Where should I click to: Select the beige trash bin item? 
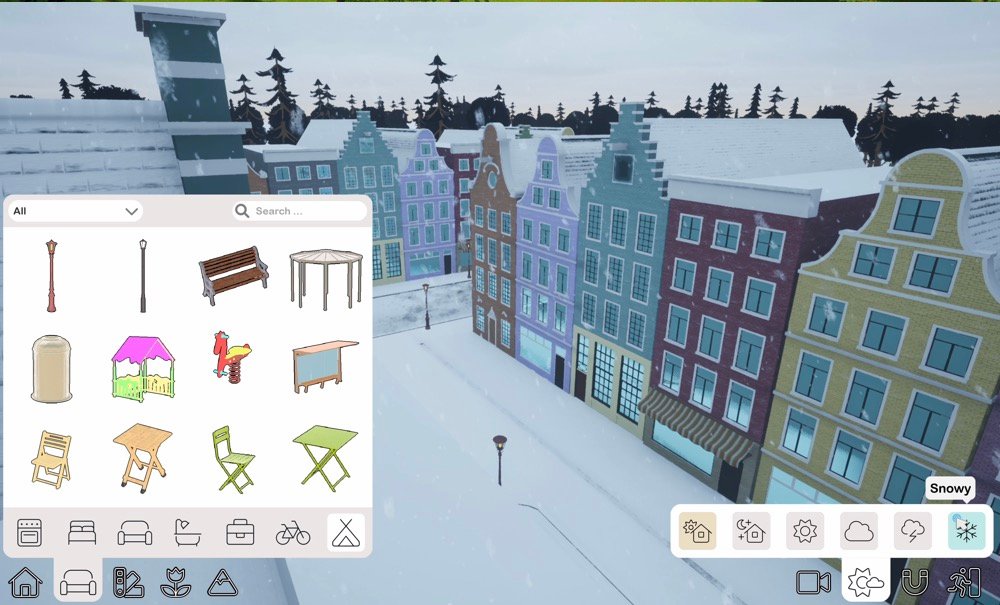[51, 368]
